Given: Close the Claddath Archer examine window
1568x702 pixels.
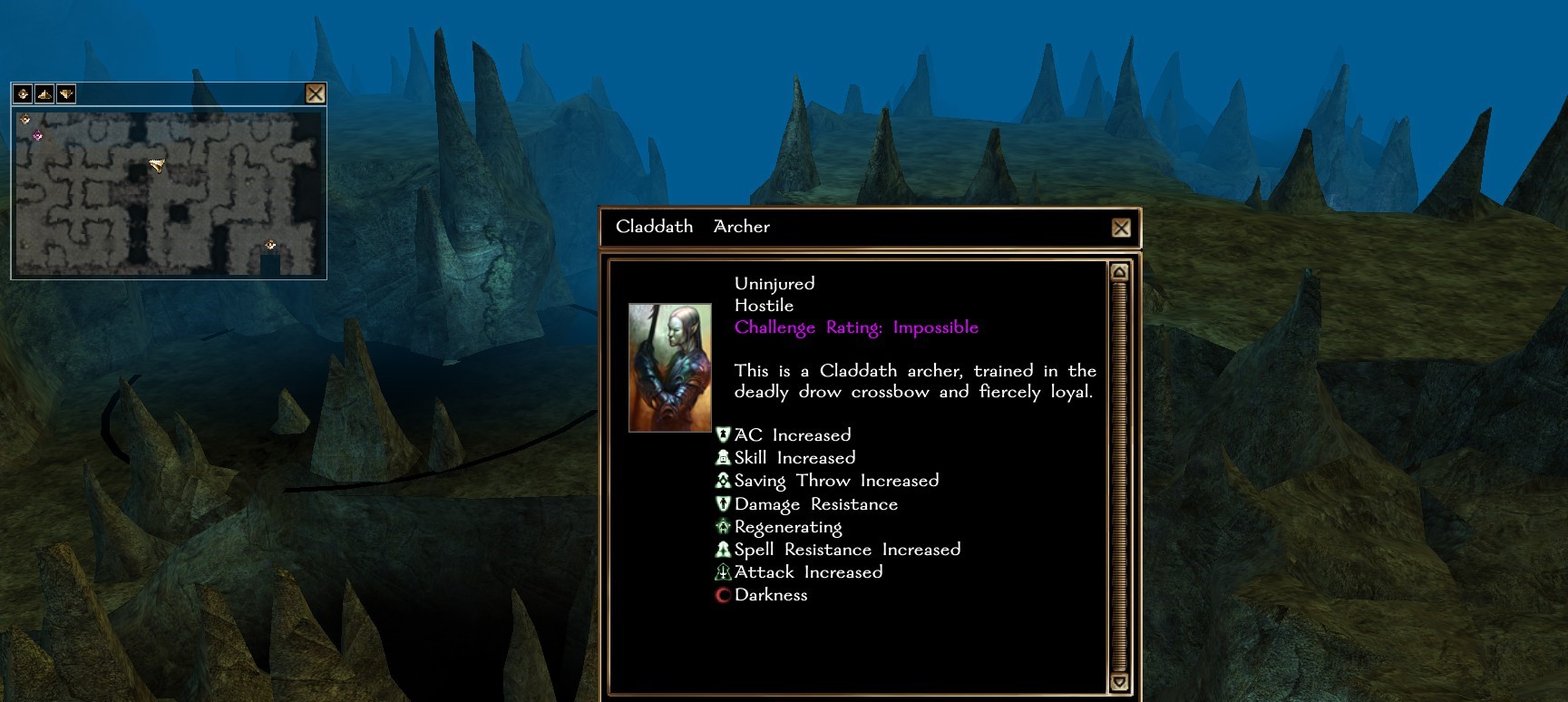Looking at the screenshot, I should click(1121, 228).
